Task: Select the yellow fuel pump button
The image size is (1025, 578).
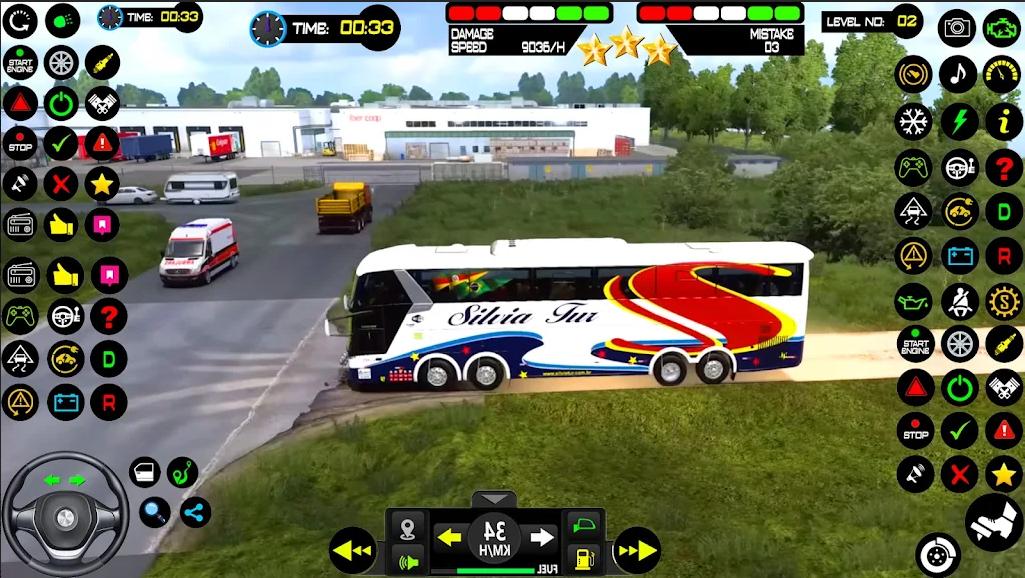Action: click(584, 558)
